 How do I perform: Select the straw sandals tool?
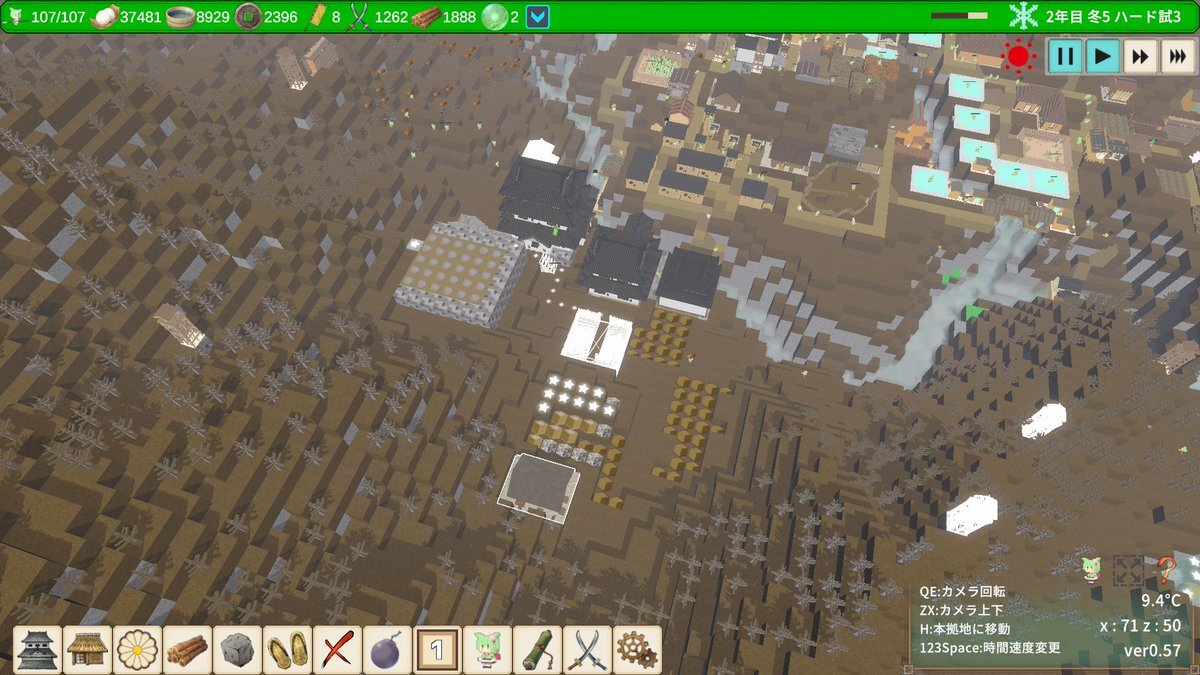click(x=288, y=650)
